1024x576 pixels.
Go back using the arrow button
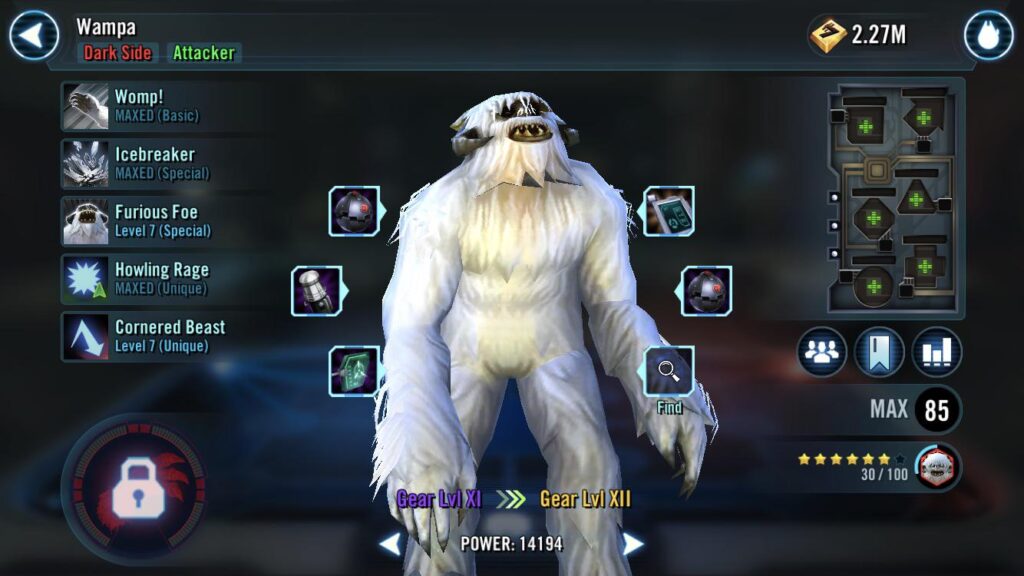(x=34, y=36)
